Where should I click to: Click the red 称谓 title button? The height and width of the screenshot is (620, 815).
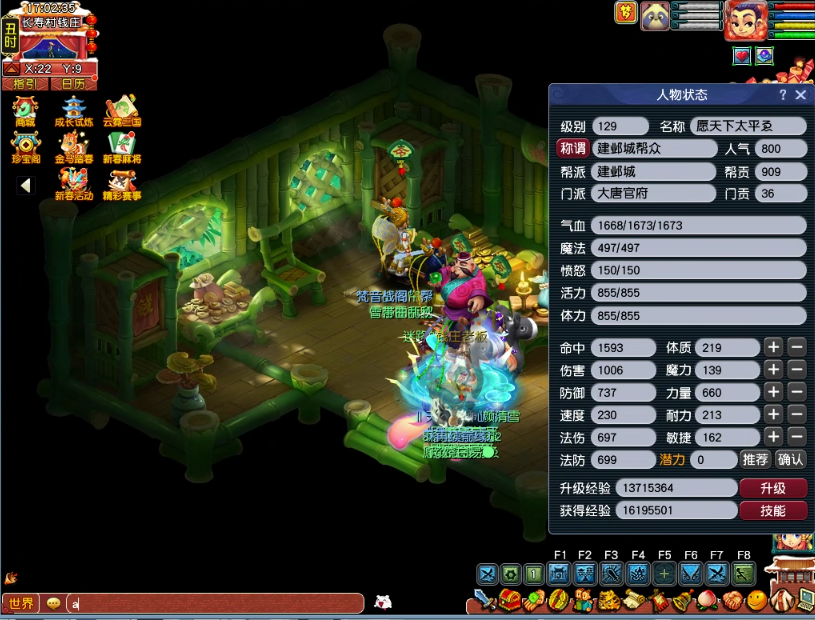573,148
